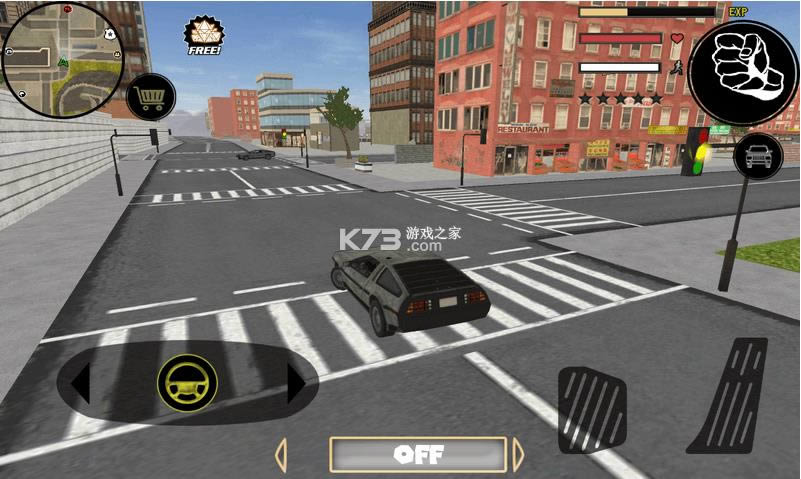
Task: Toggle the OFF button
Action: pos(418,454)
